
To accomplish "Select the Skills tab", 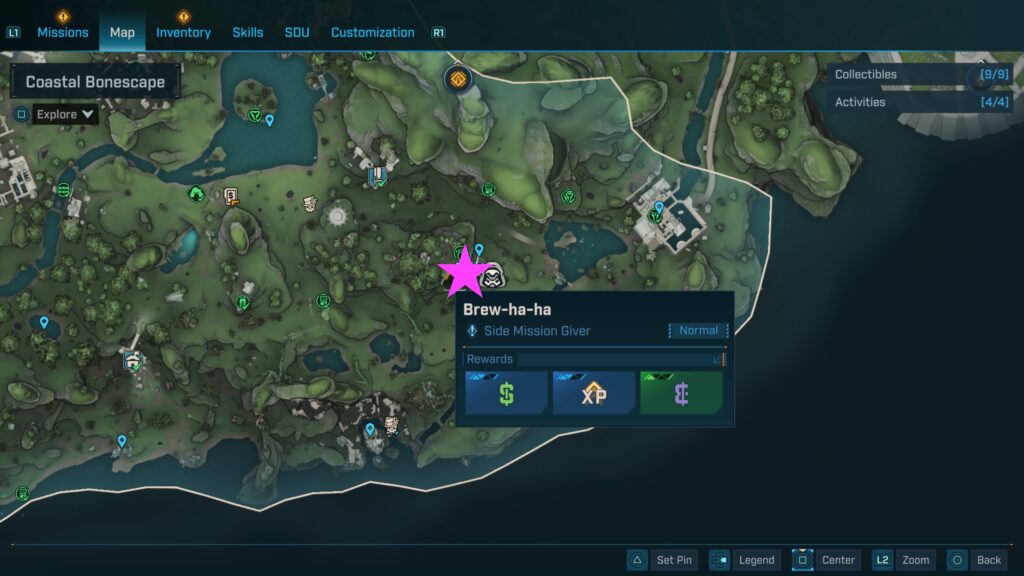I will point(248,32).
